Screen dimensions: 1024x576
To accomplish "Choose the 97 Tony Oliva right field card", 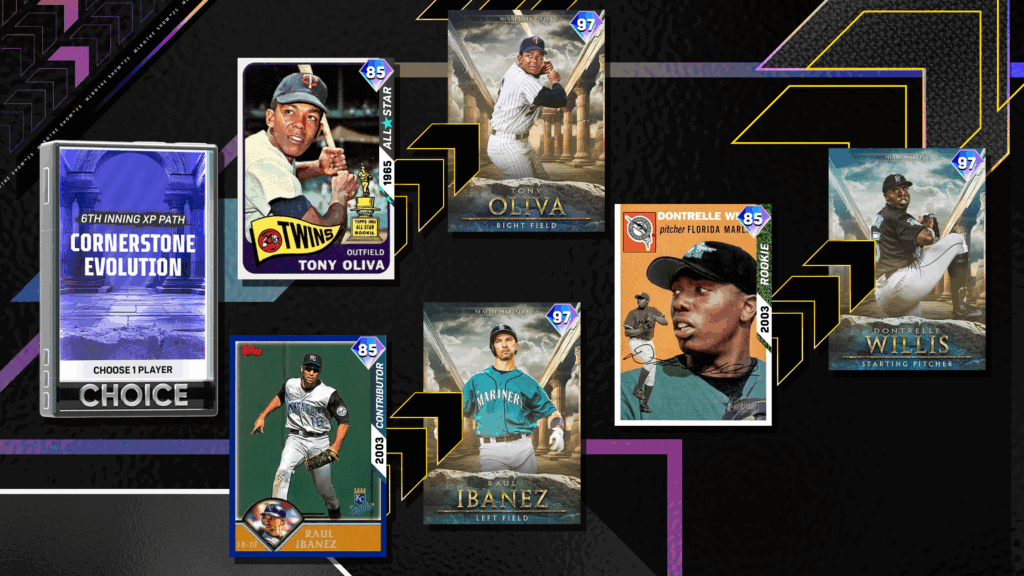I will [526, 122].
